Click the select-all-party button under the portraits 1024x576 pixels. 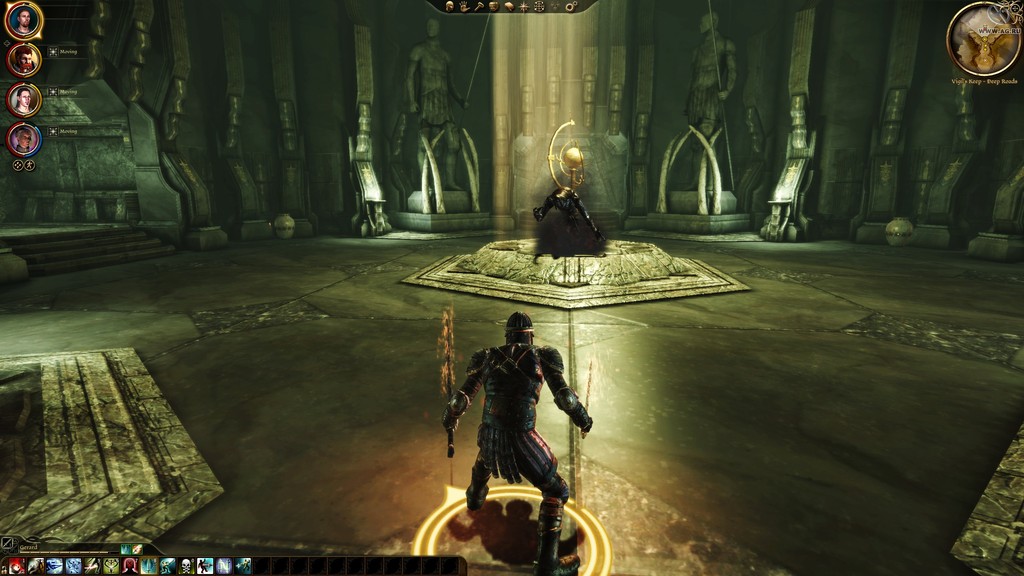pos(17,165)
